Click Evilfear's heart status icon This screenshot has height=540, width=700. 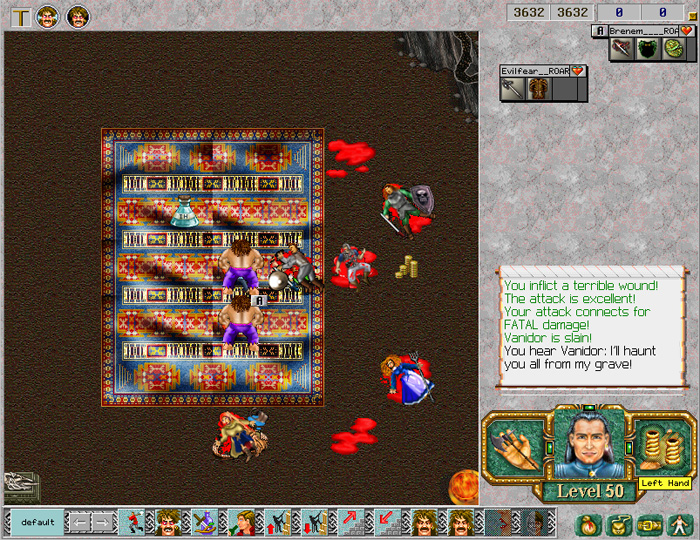(x=577, y=71)
